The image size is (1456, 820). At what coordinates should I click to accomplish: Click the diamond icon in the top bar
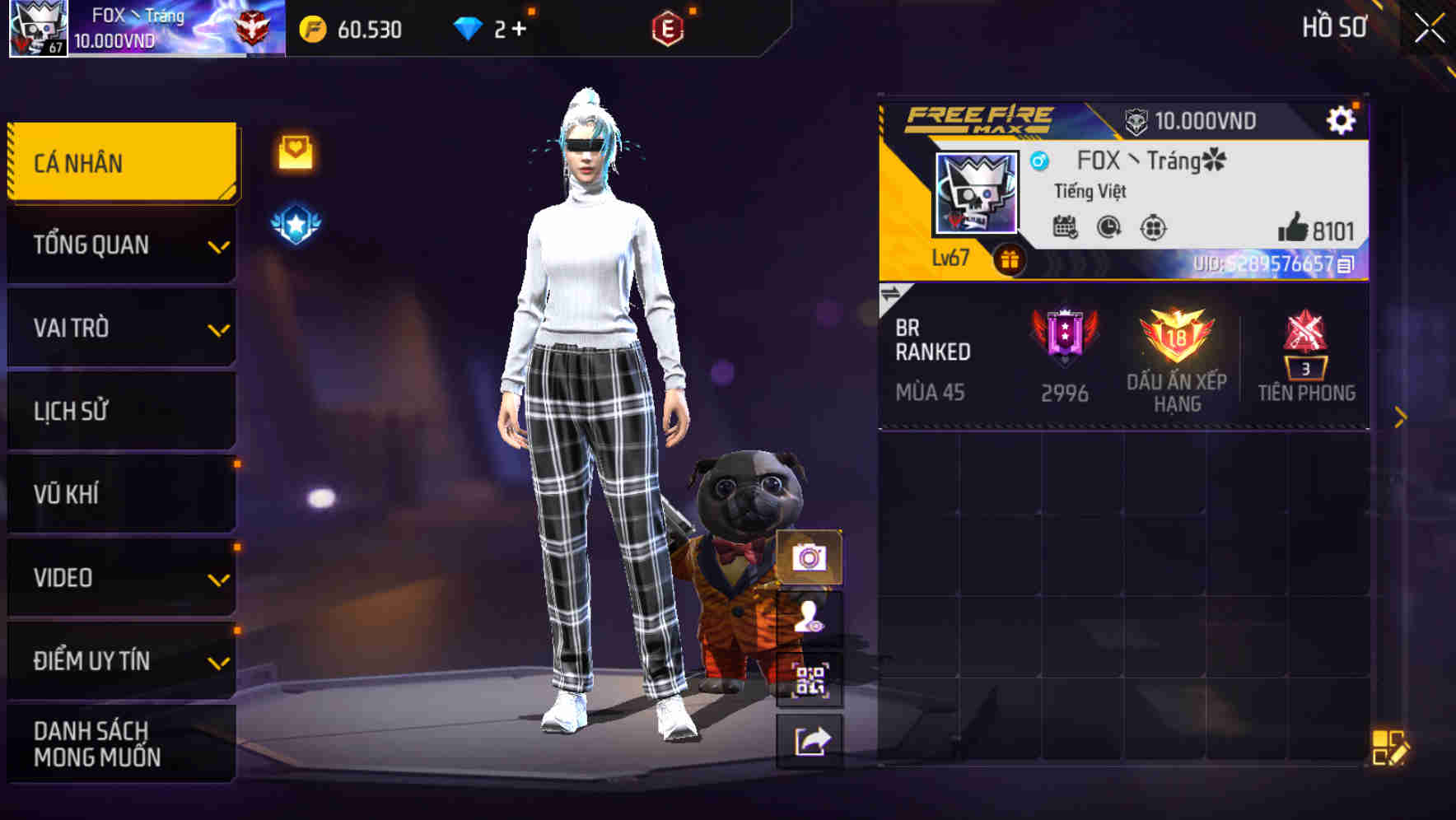click(x=469, y=28)
